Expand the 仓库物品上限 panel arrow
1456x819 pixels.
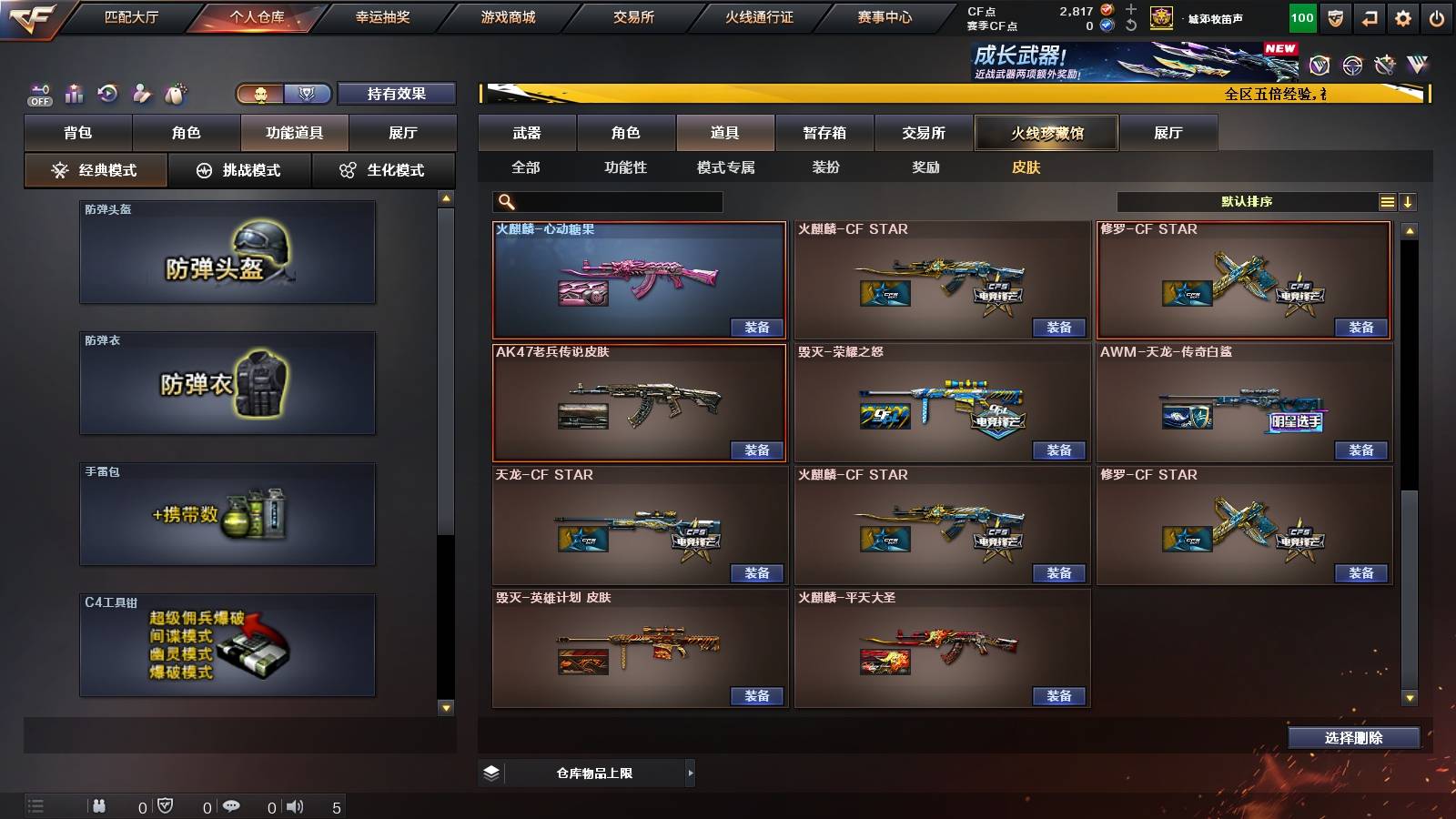tap(688, 772)
